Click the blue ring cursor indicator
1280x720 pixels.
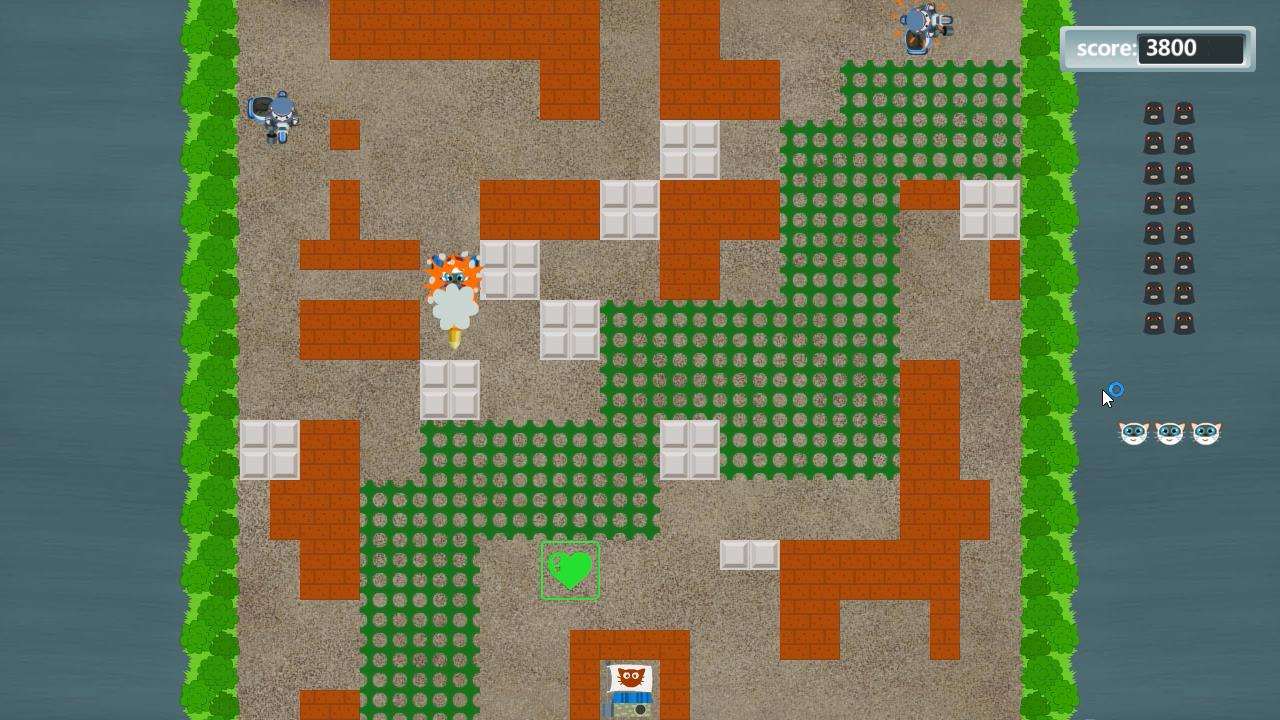[x=1114, y=390]
